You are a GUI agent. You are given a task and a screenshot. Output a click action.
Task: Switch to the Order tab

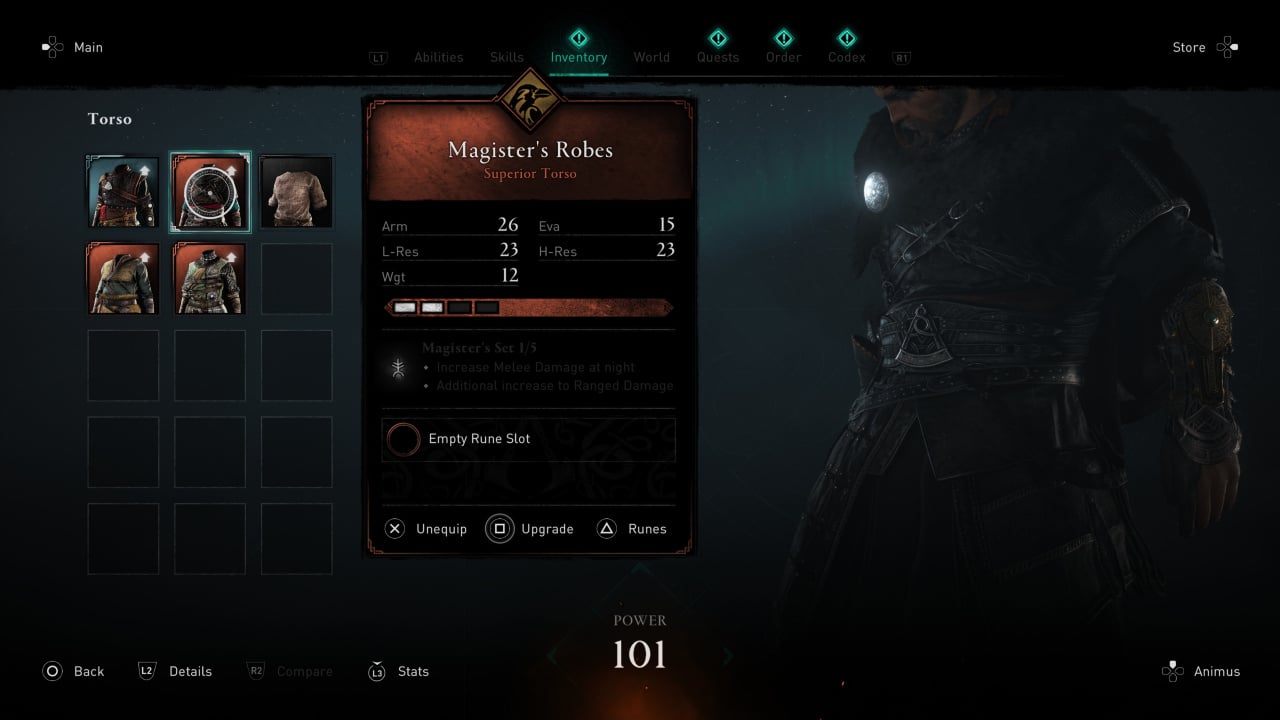(783, 57)
